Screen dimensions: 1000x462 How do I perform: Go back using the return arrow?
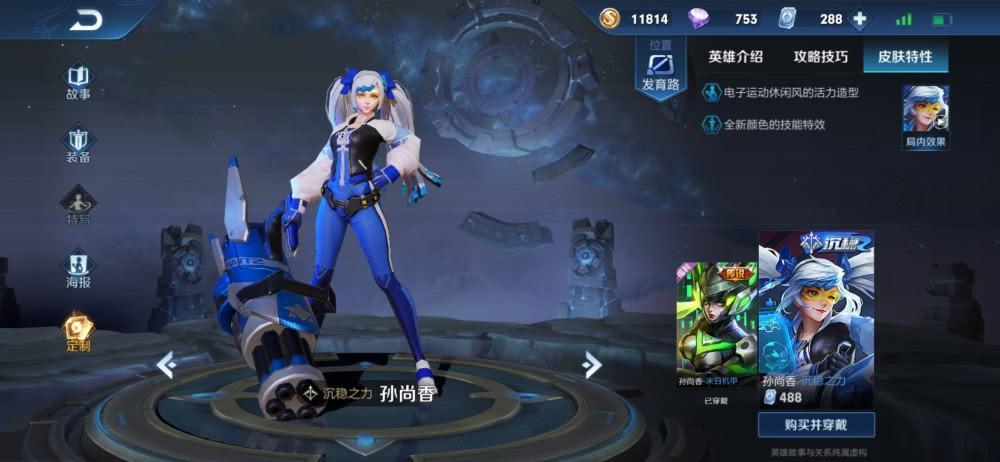click(x=87, y=19)
